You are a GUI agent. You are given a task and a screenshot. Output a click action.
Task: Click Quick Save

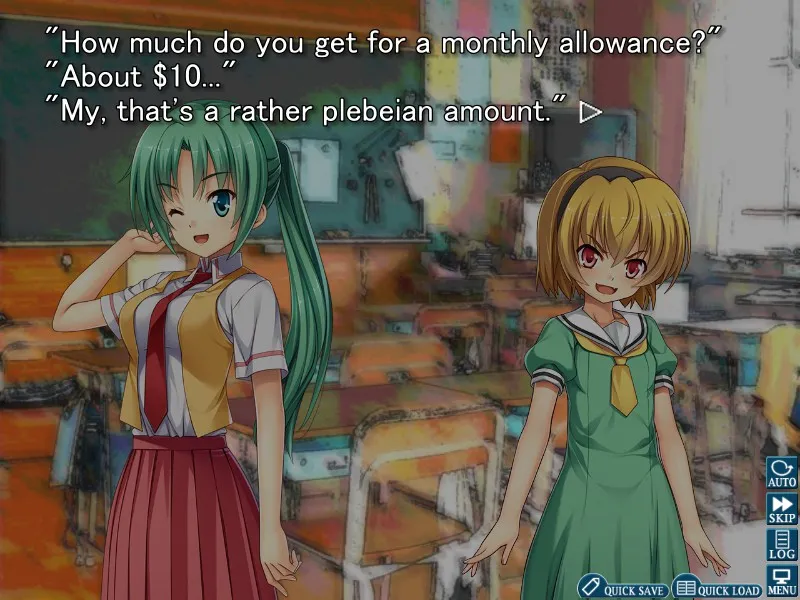click(622, 588)
